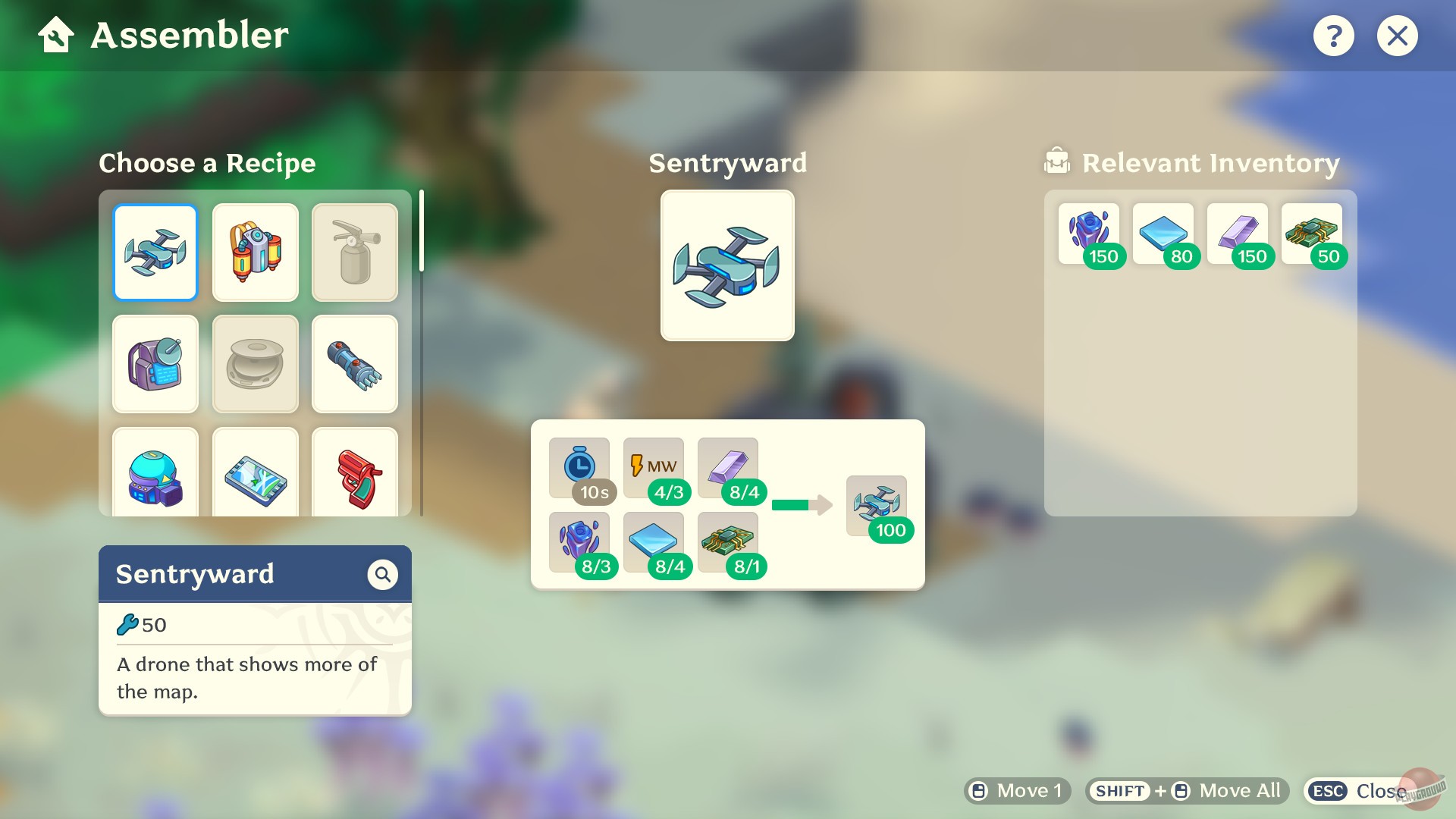Select the jetpack recipe
This screenshot has width=1456, height=819.
click(255, 253)
